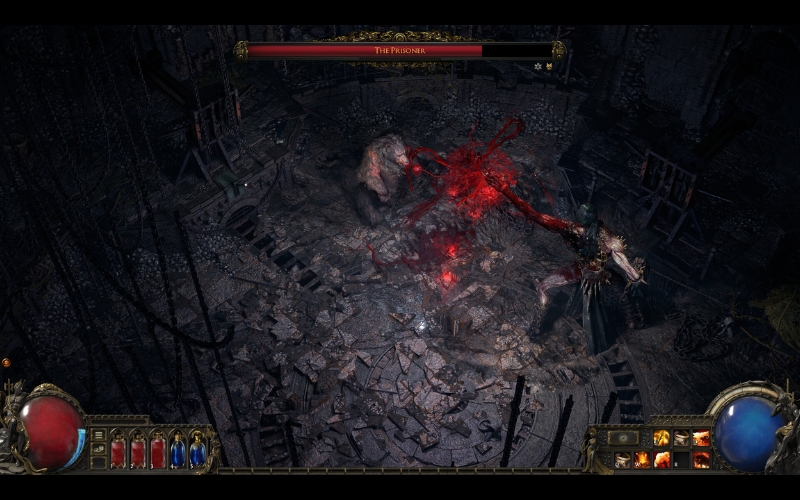Activate the golden flaming blade skill

661,438
